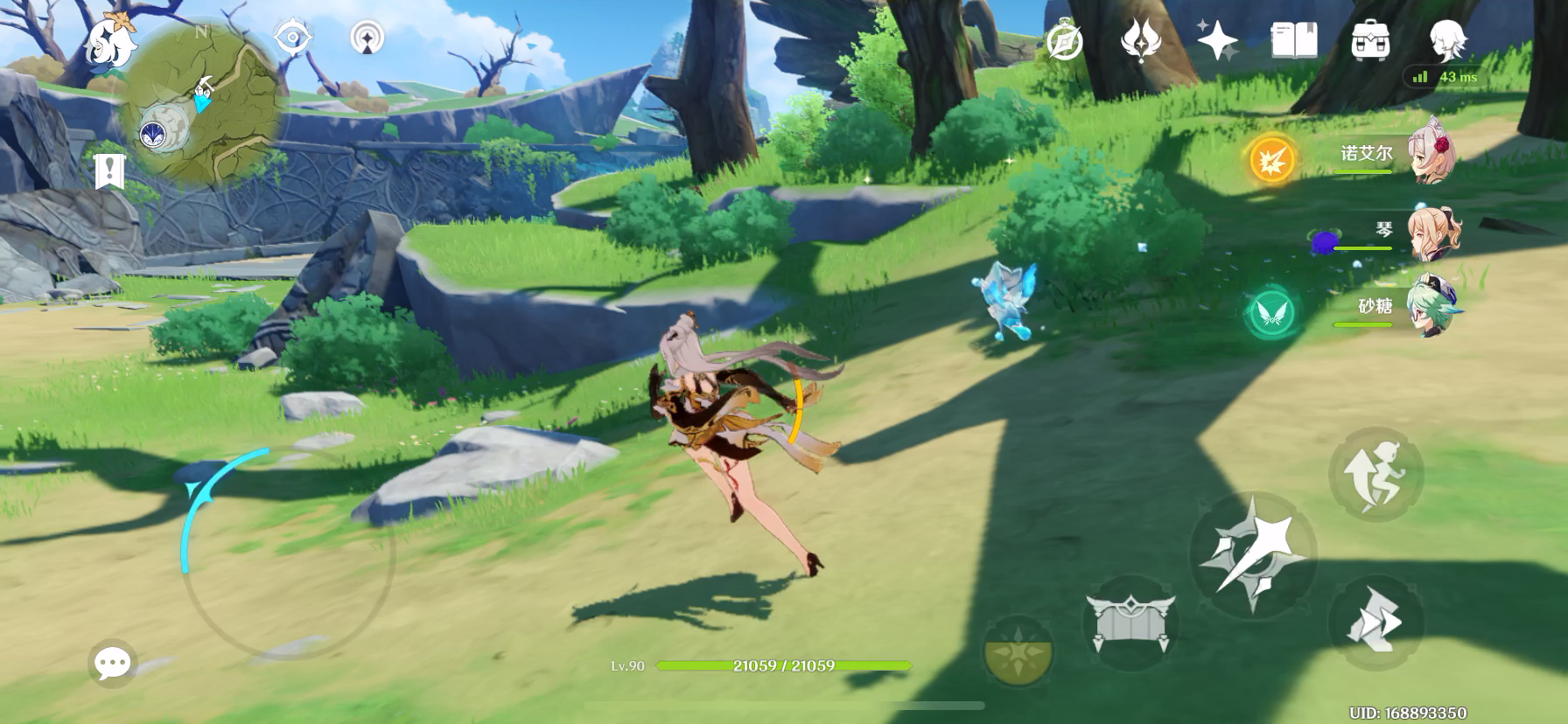
Task: Trigger the dimmed elemental burst button
Action: tap(1018, 651)
